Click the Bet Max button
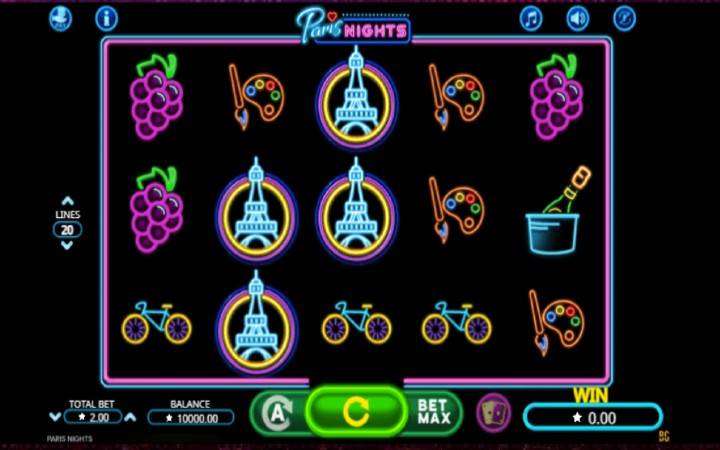Viewport: 720px width, 450px height. point(433,410)
